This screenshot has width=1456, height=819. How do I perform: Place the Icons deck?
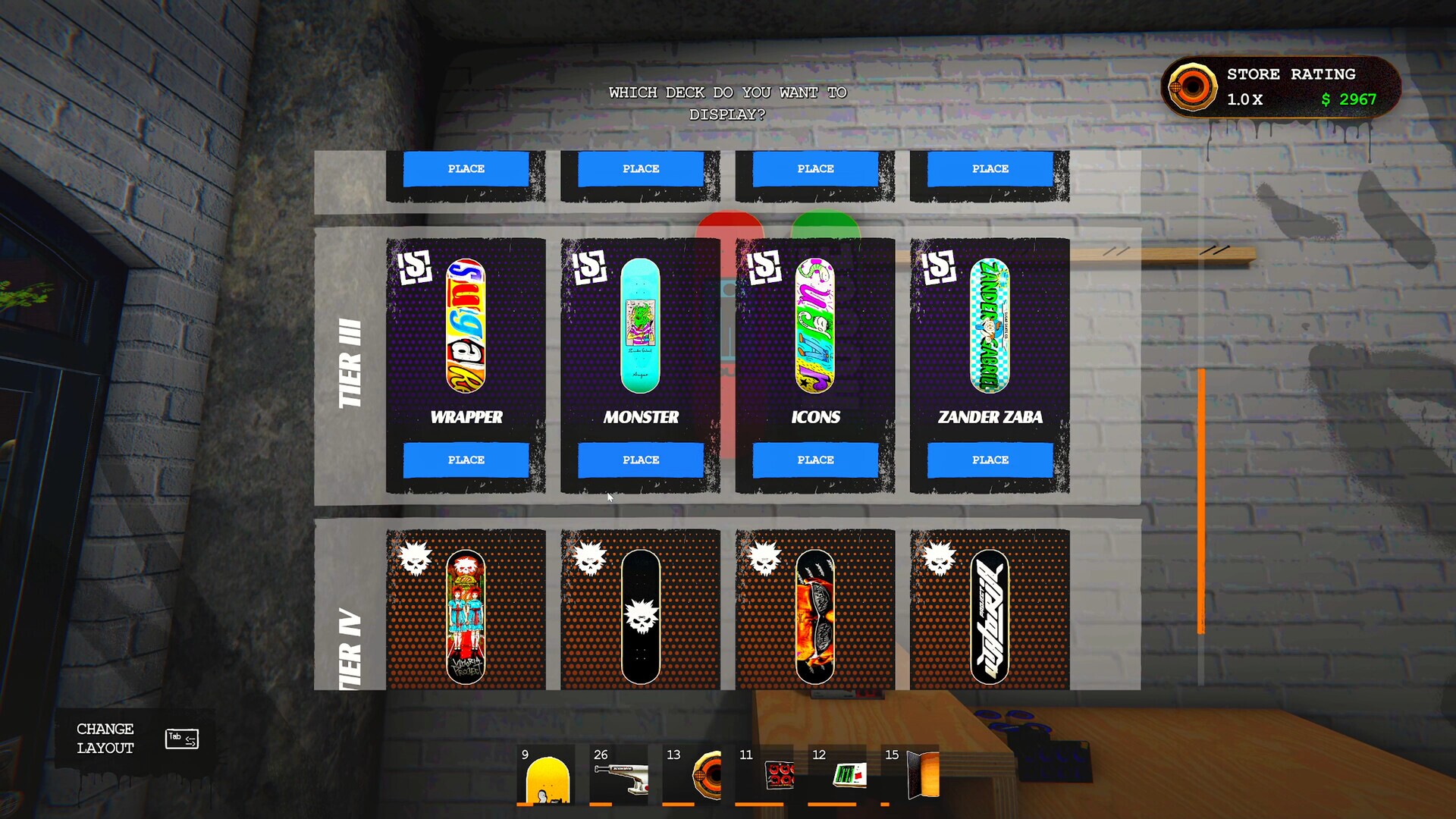815,460
